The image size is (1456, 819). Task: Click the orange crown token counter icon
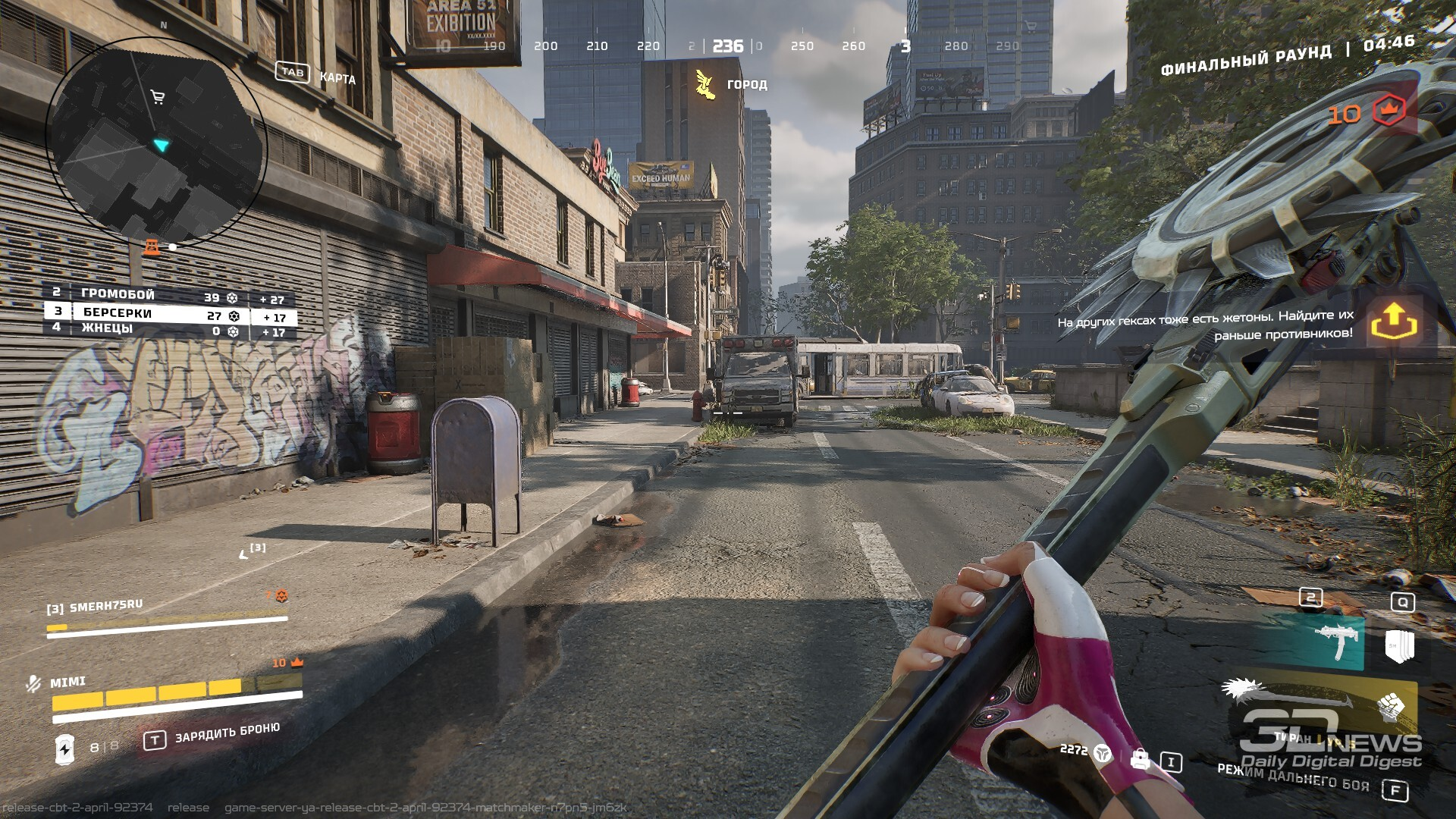click(1389, 111)
